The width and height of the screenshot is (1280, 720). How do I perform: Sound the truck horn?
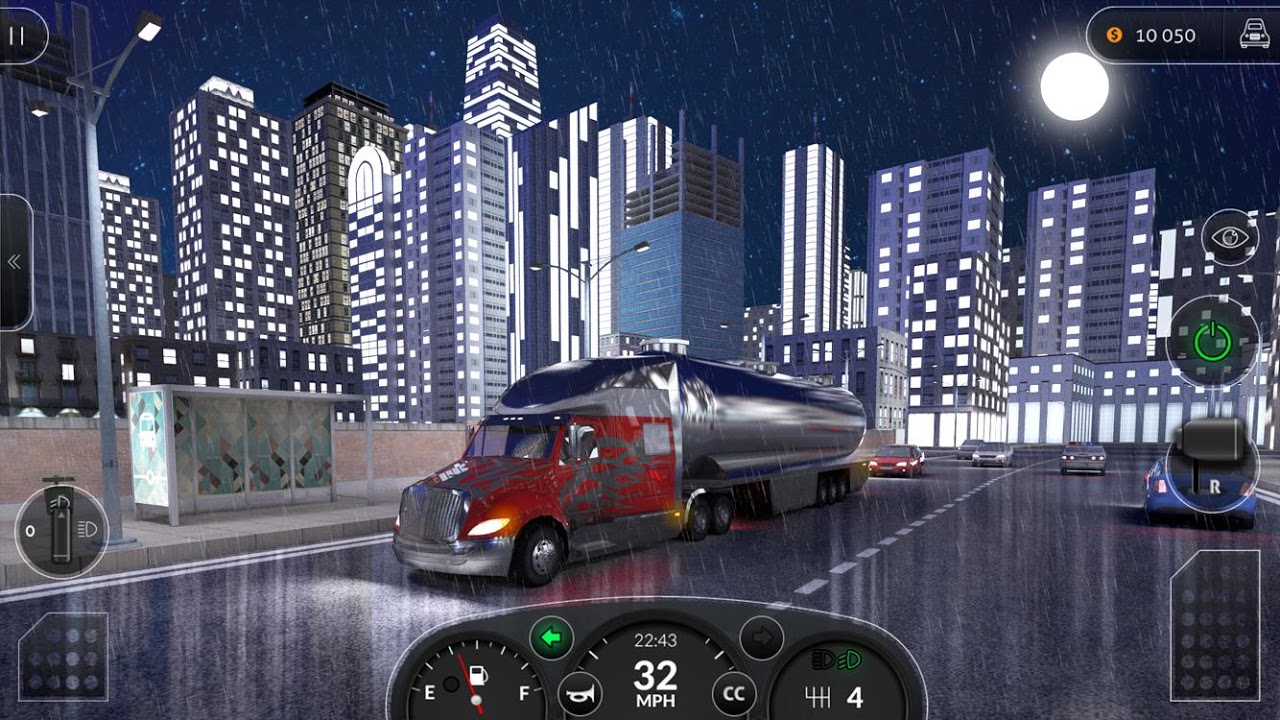(579, 694)
